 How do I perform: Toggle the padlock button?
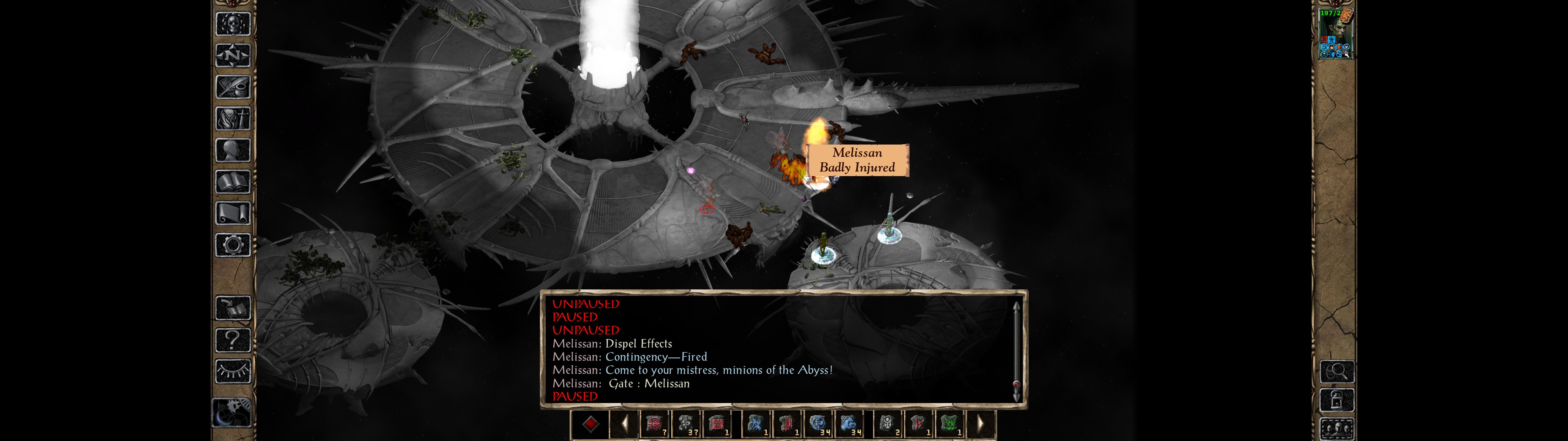tap(1337, 400)
